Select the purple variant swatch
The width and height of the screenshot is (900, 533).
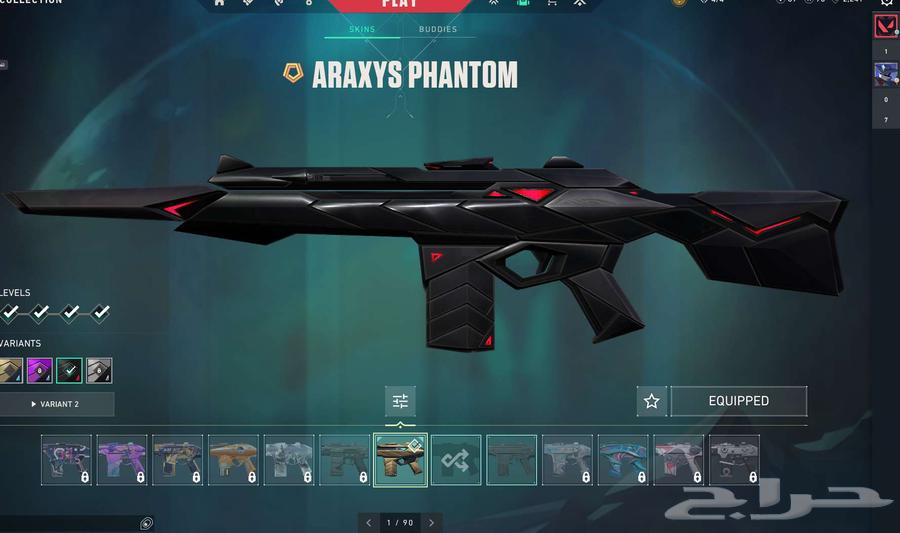click(40, 371)
